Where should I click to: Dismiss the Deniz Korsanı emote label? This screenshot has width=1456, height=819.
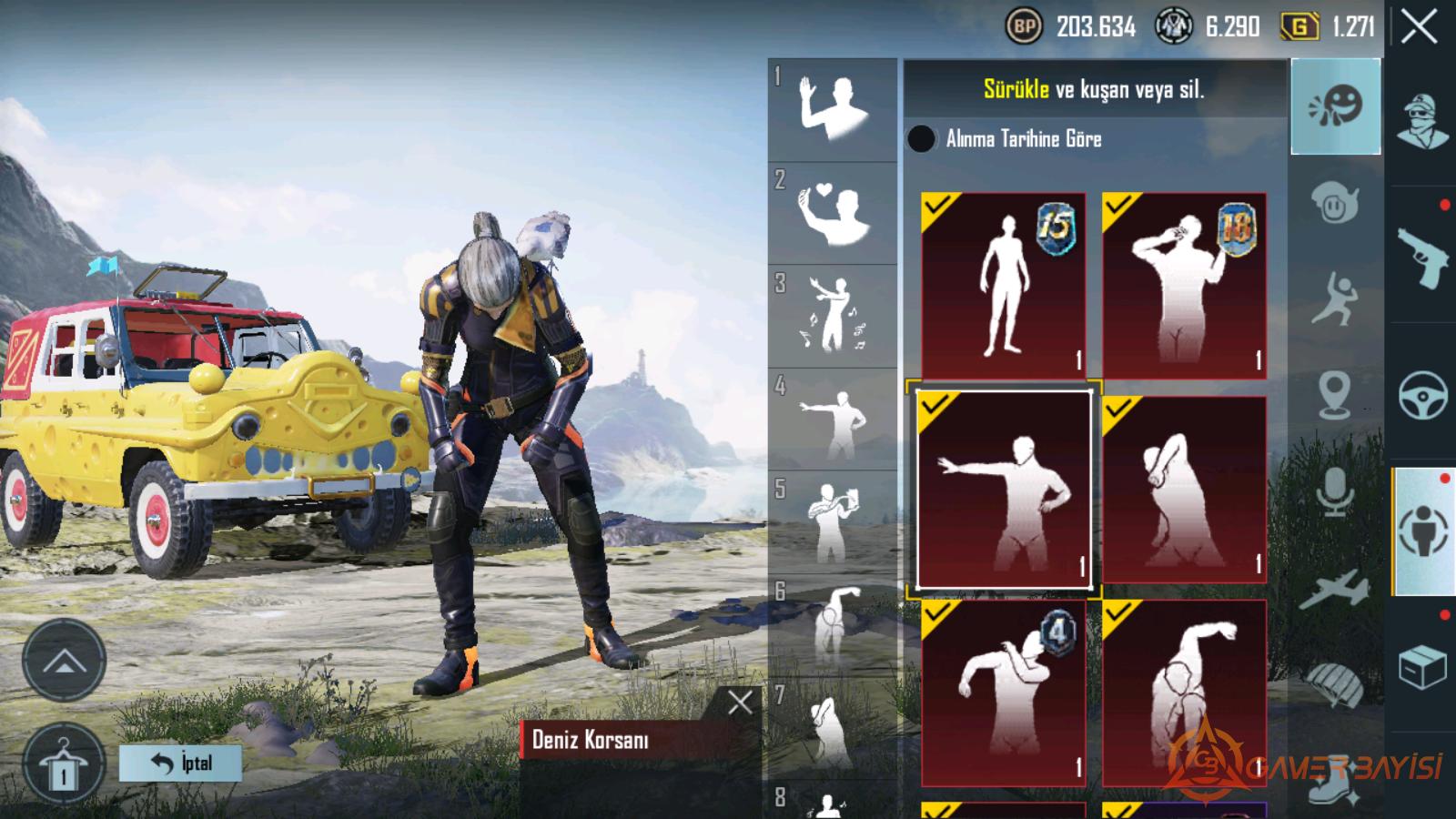(x=740, y=702)
